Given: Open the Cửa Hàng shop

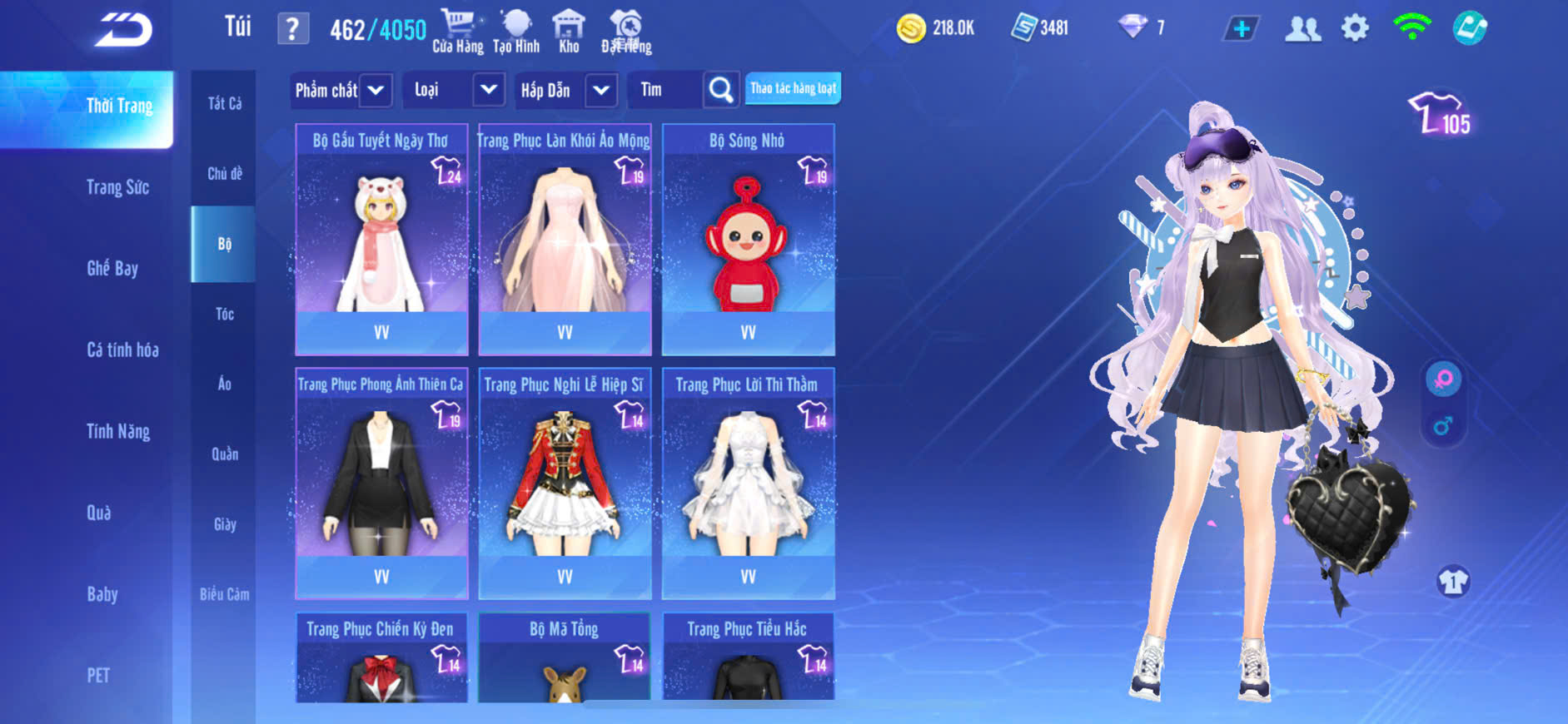Looking at the screenshot, I should [457, 32].
